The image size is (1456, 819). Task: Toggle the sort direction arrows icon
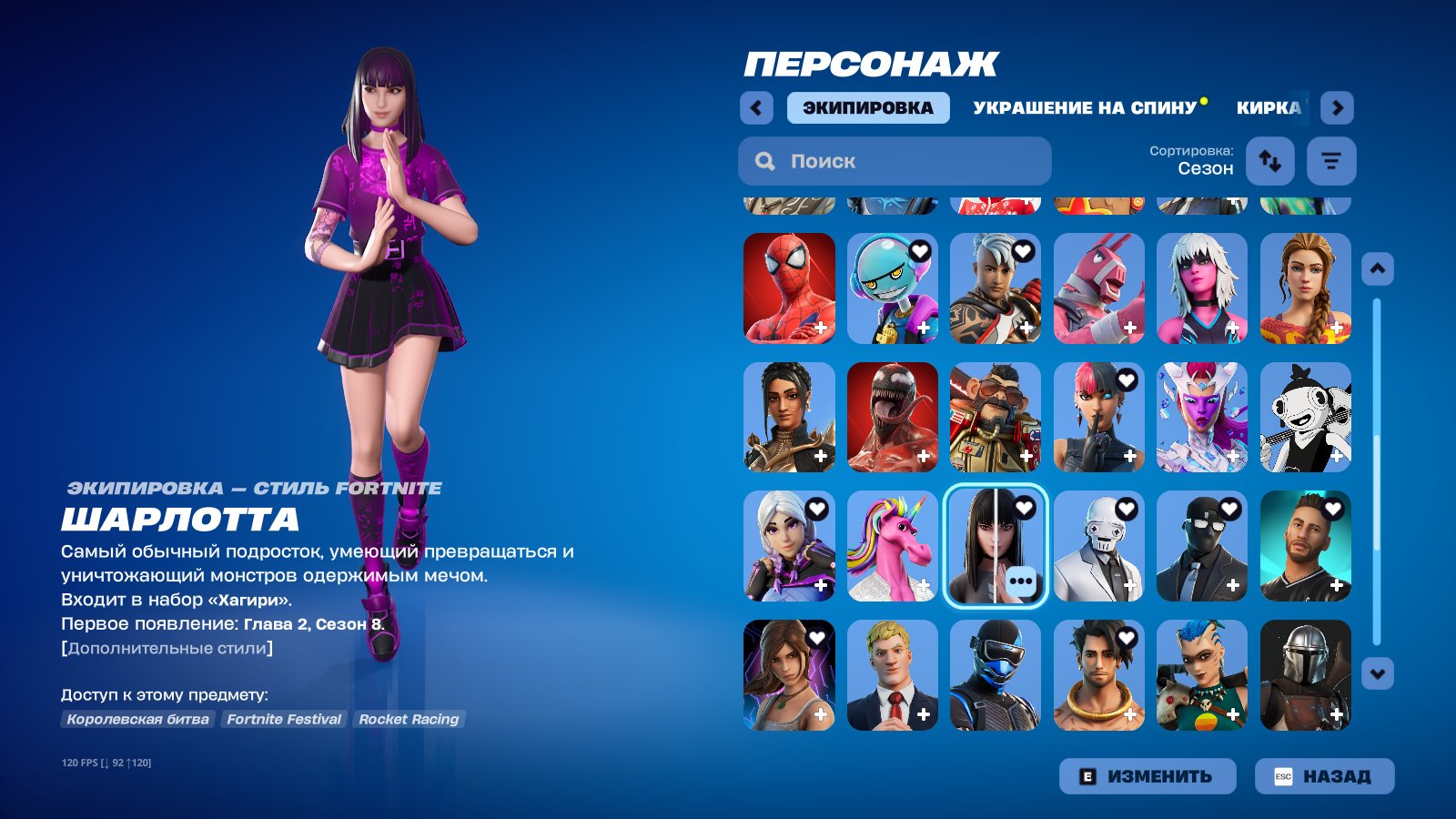[x=1269, y=160]
